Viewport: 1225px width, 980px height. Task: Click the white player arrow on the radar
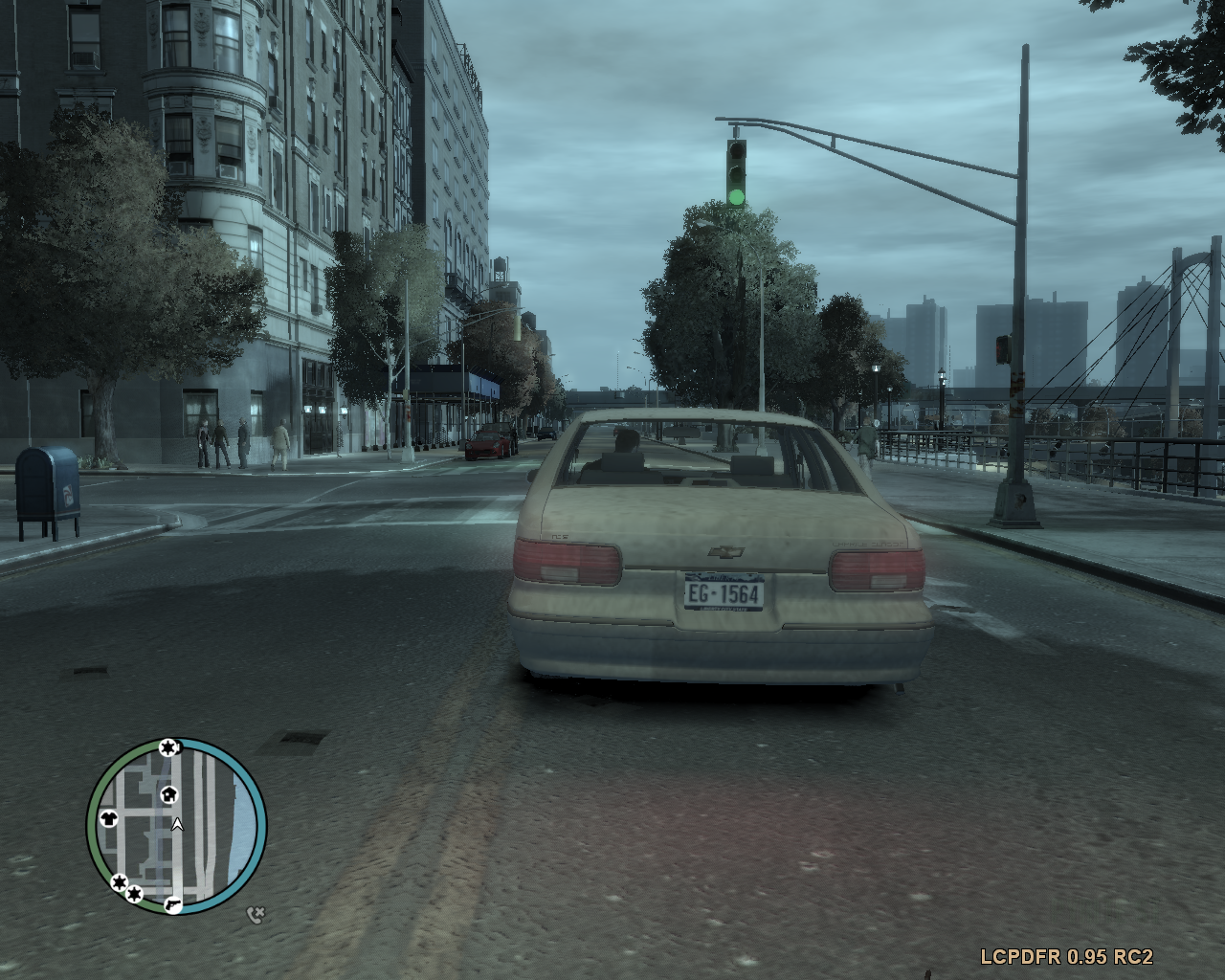177,823
